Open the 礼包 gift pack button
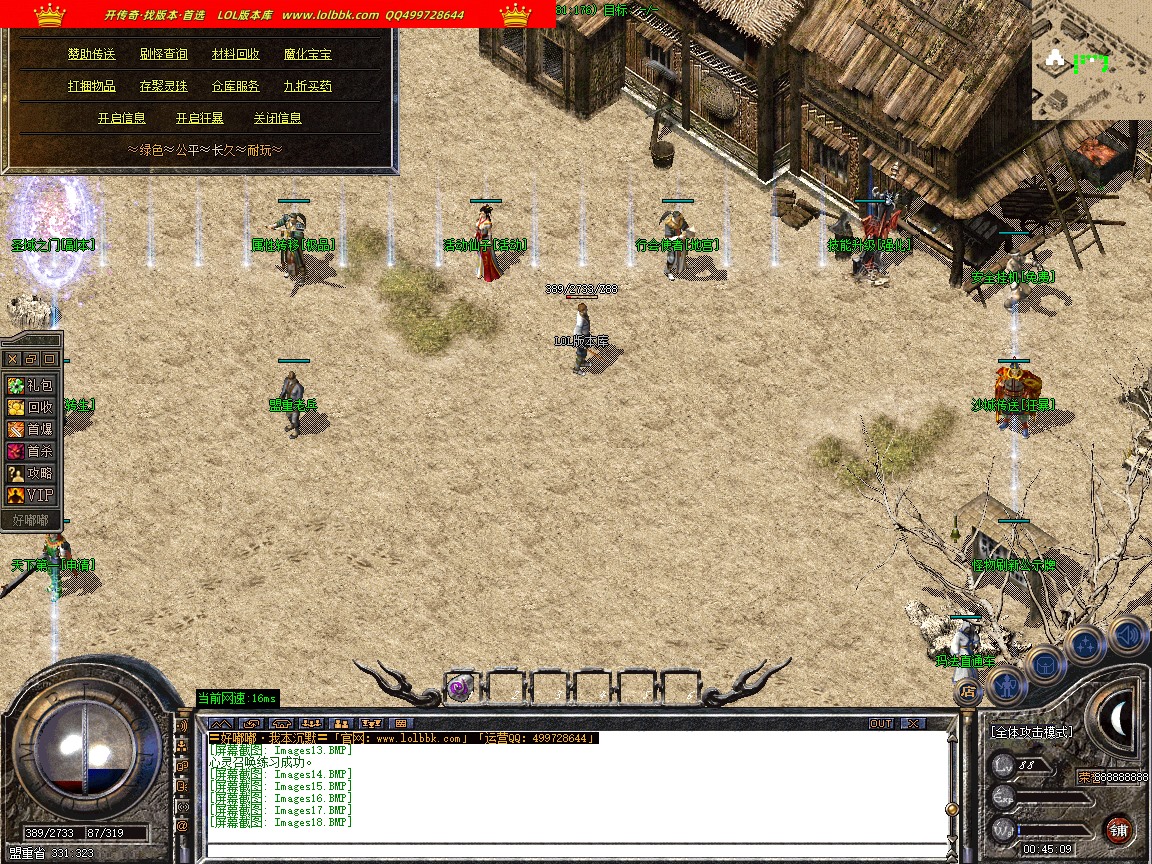 click(x=31, y=385)
